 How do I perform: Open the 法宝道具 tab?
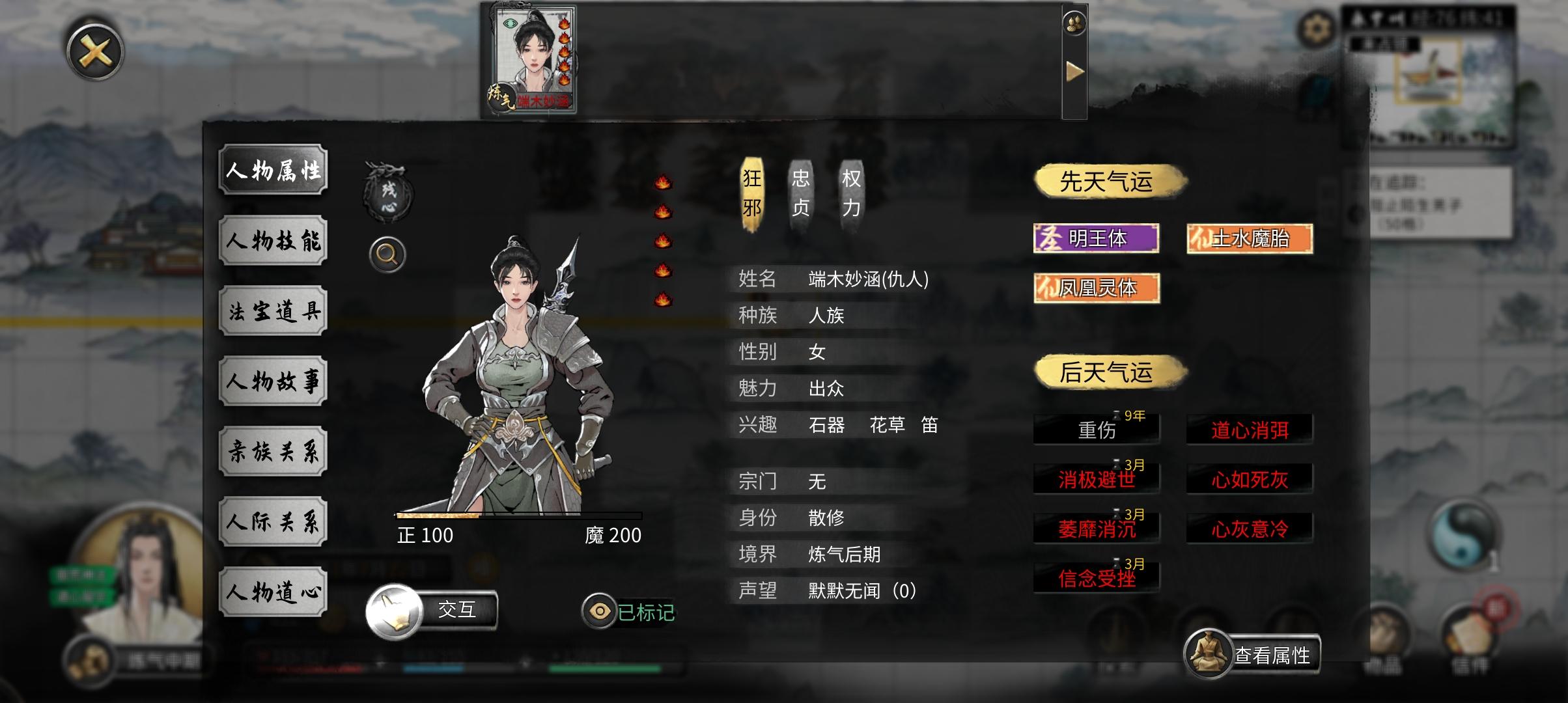tap(272, 310)
